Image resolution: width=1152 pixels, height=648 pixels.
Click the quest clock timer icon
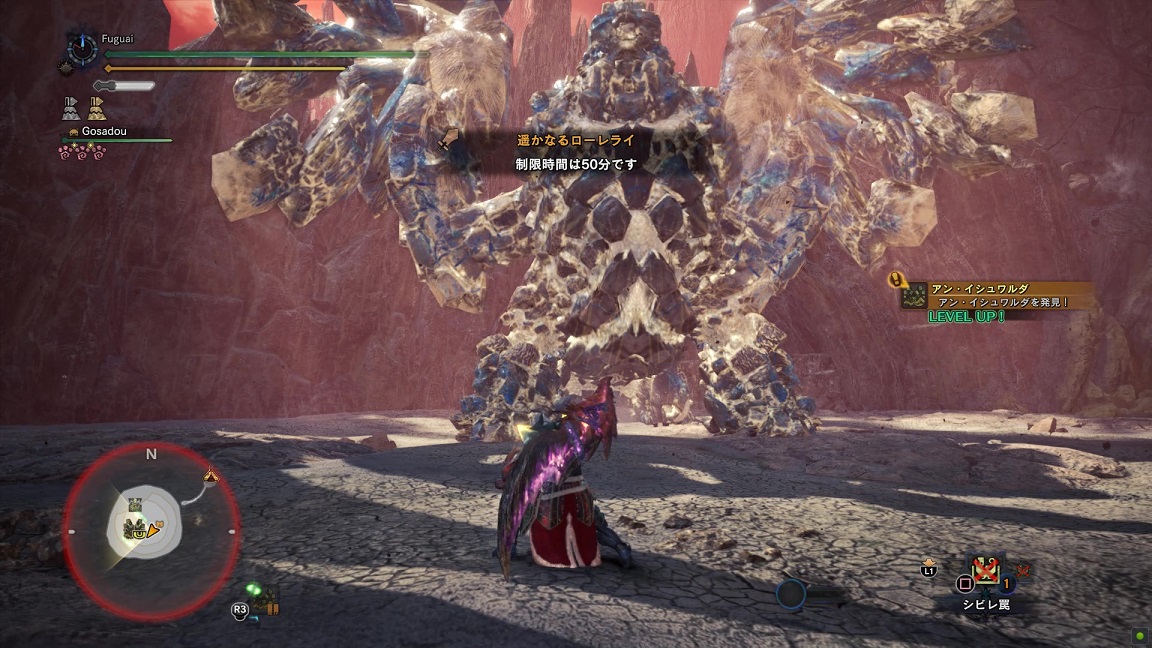82,47
